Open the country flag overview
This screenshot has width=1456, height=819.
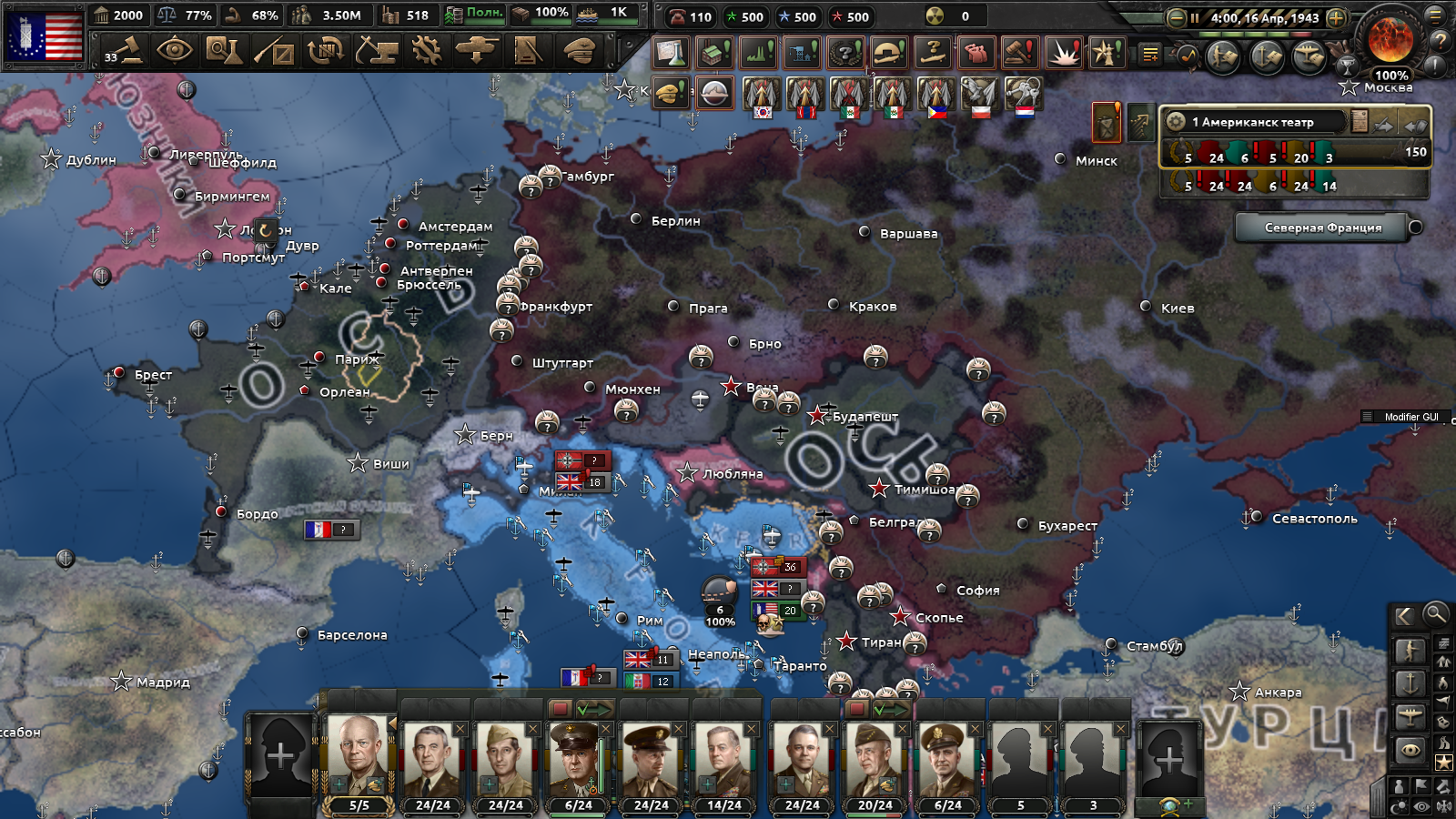45,35
